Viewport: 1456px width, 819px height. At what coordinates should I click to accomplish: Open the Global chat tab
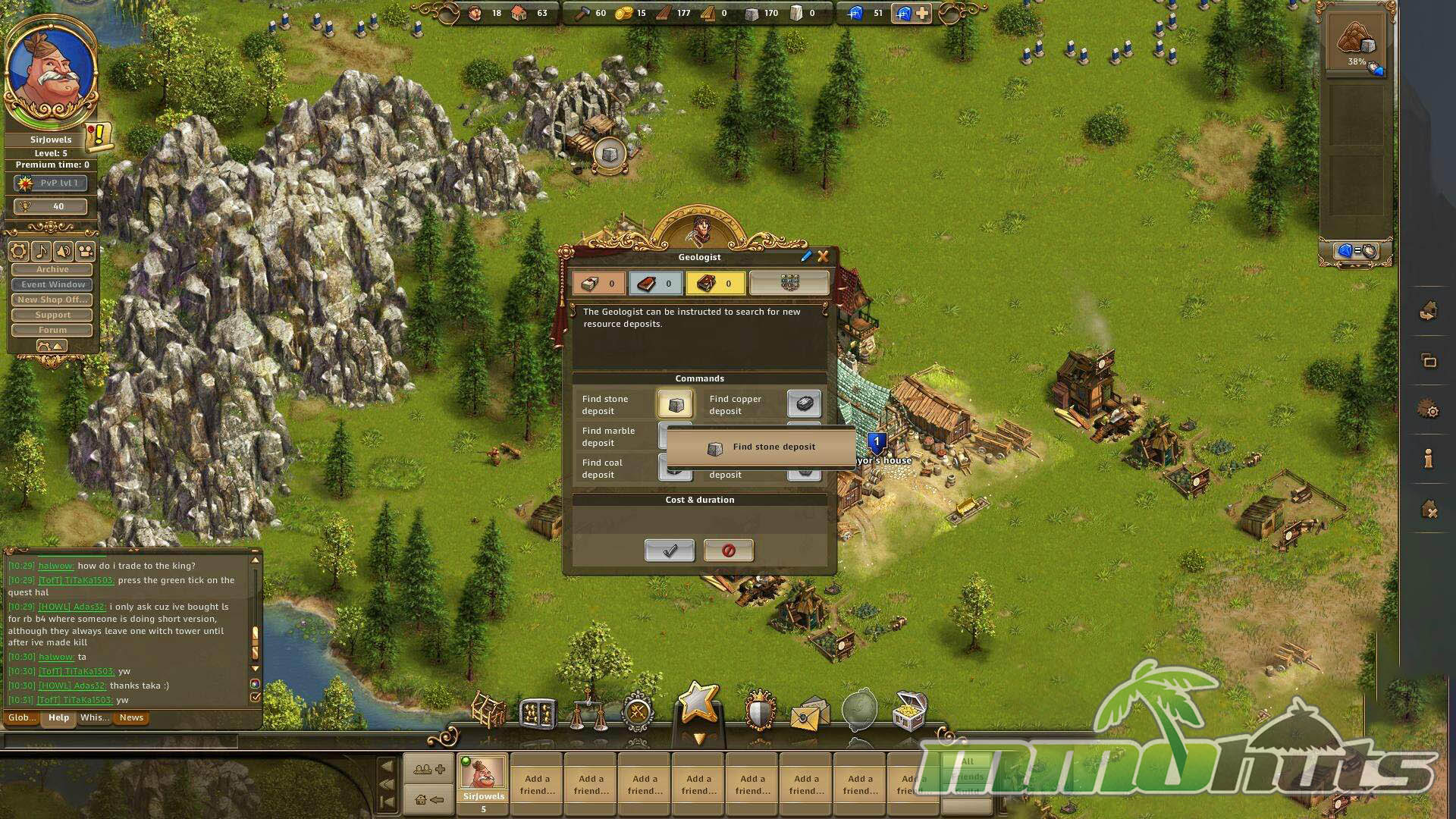coord(21,717)
